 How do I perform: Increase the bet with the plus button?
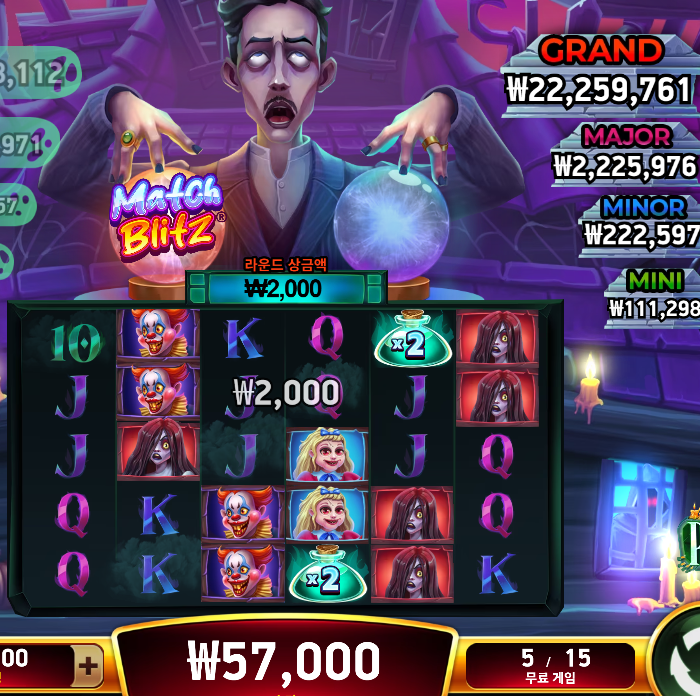coord(88,665)
